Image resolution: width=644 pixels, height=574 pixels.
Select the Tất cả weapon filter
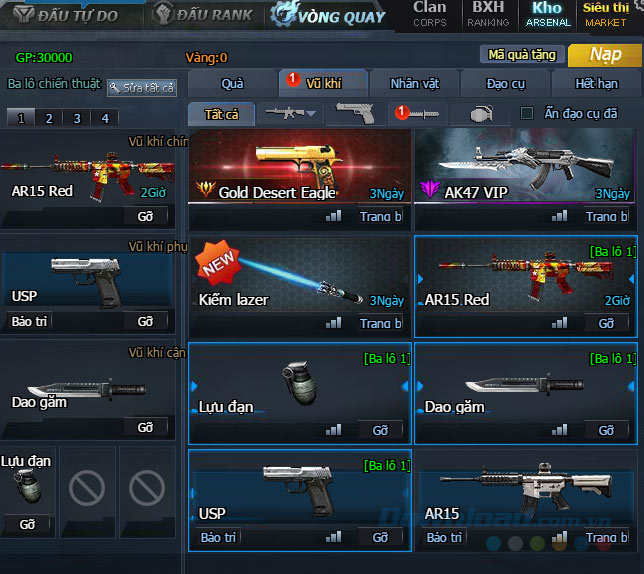click(x=221, y=114)
